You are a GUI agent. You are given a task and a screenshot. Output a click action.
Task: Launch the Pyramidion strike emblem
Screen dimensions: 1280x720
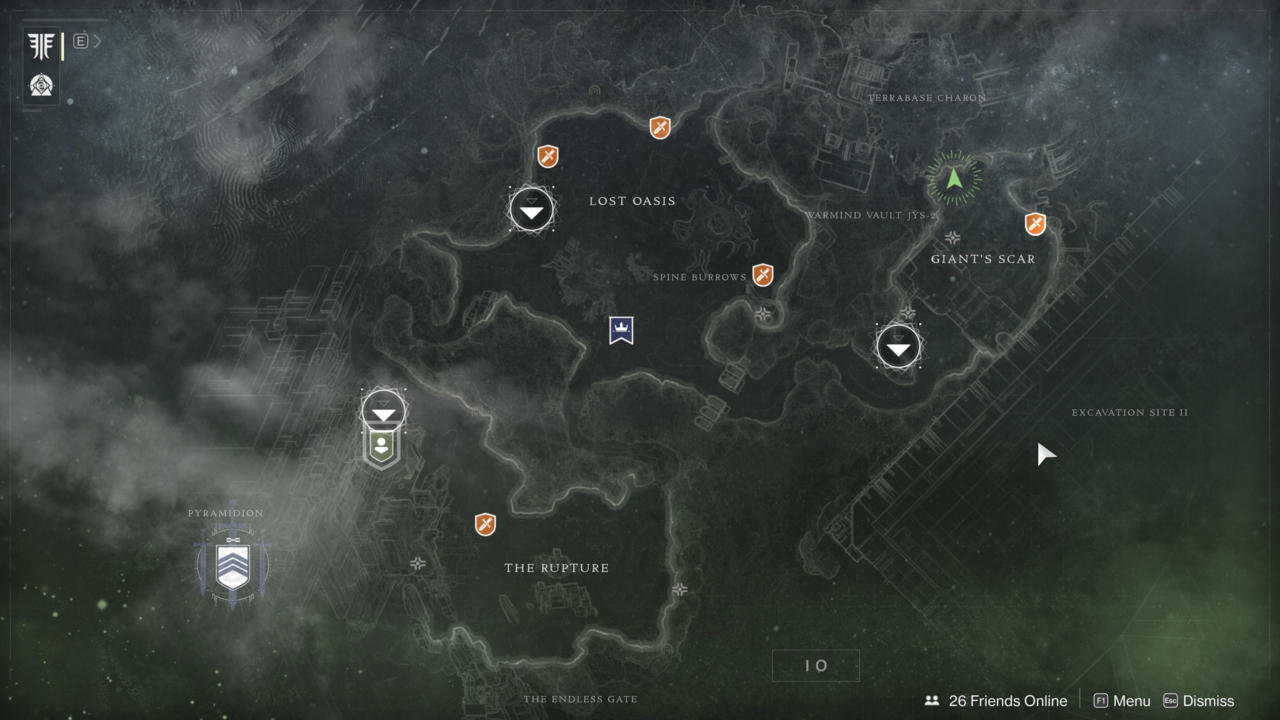point(233,565)
